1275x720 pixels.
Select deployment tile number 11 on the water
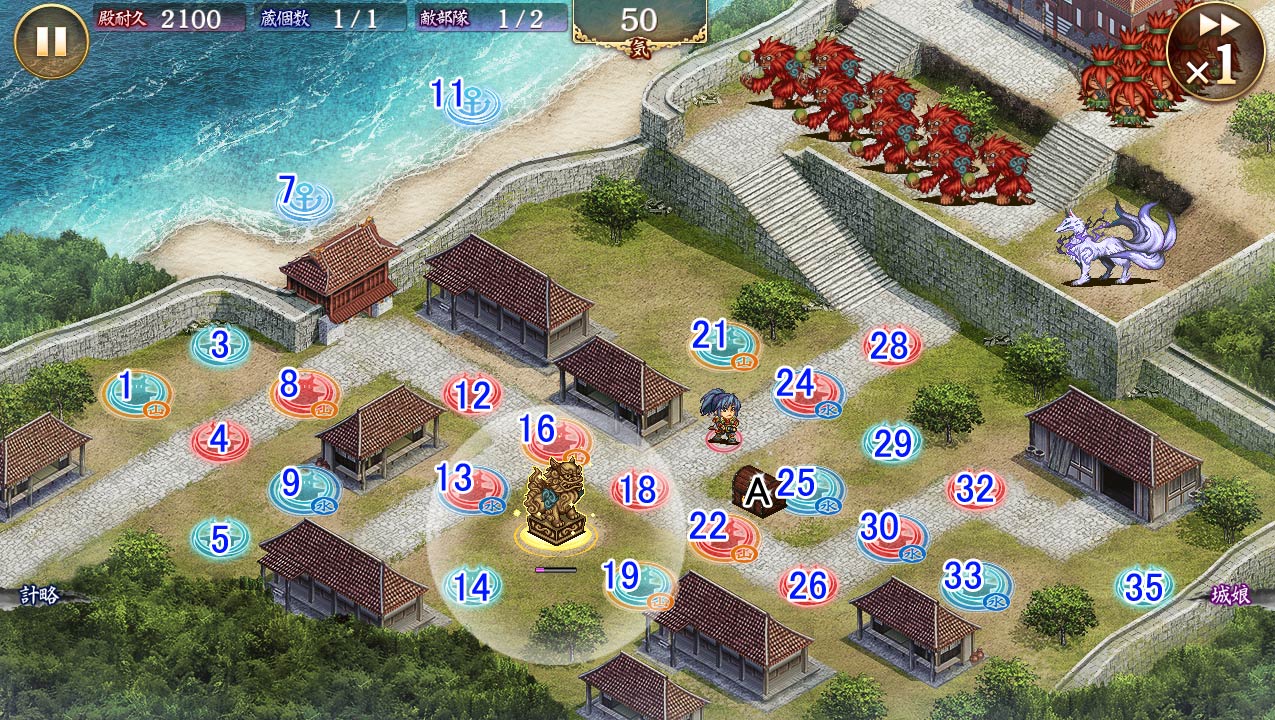471,104
